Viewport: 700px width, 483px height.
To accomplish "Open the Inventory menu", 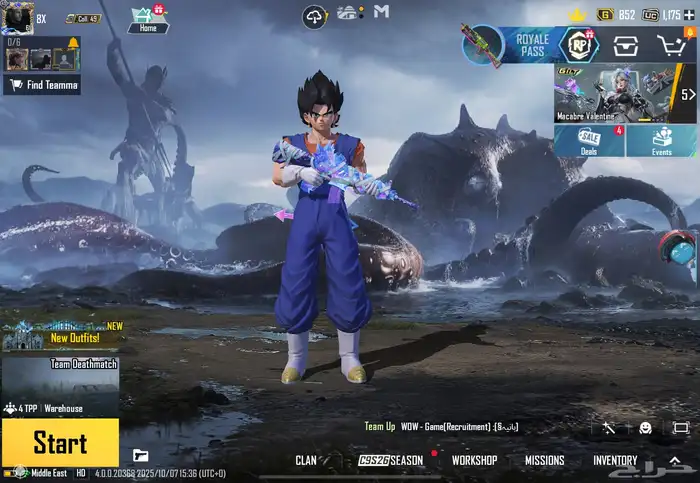I will 615,461.
